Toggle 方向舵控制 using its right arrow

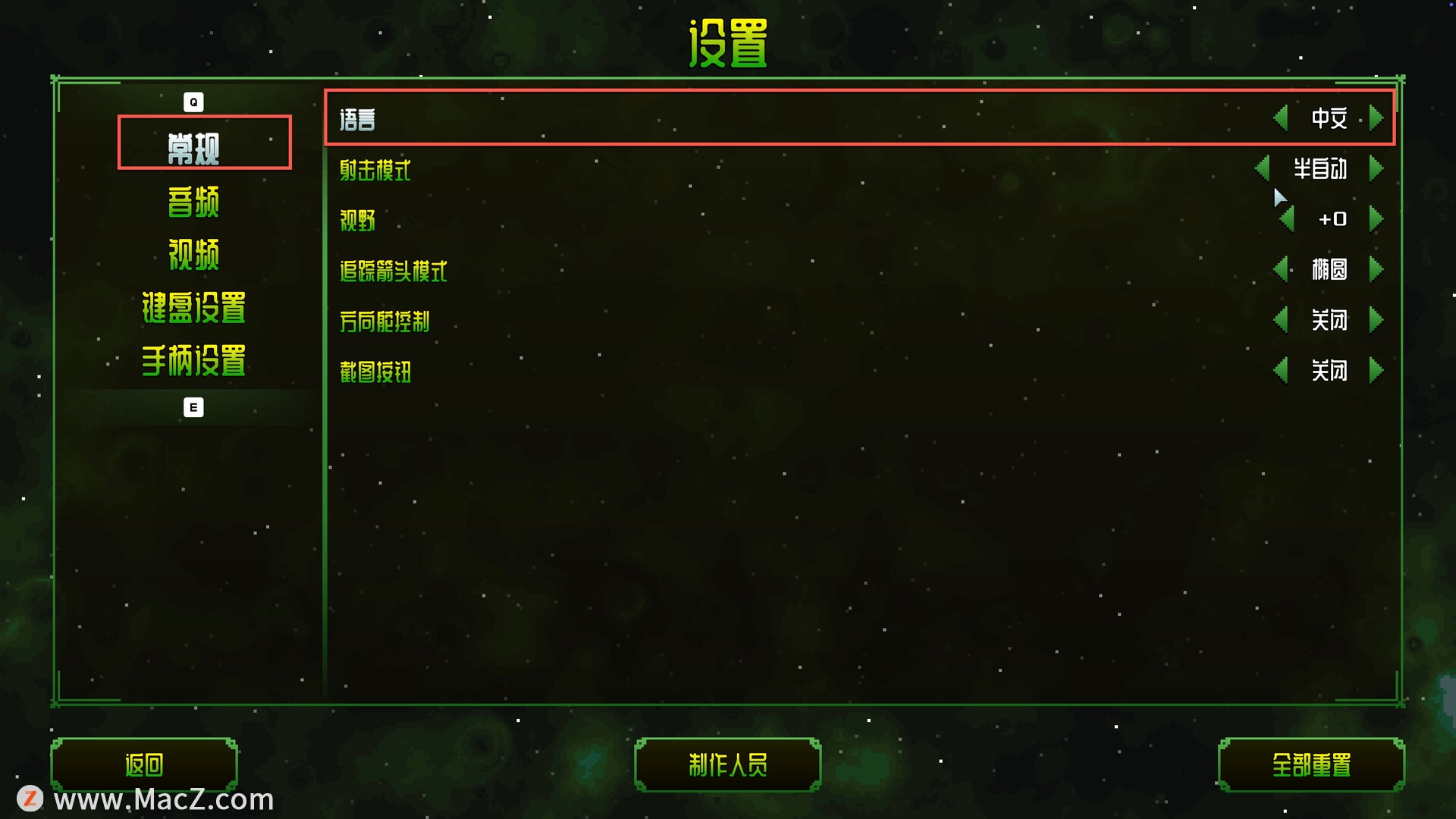point(1376,320)
